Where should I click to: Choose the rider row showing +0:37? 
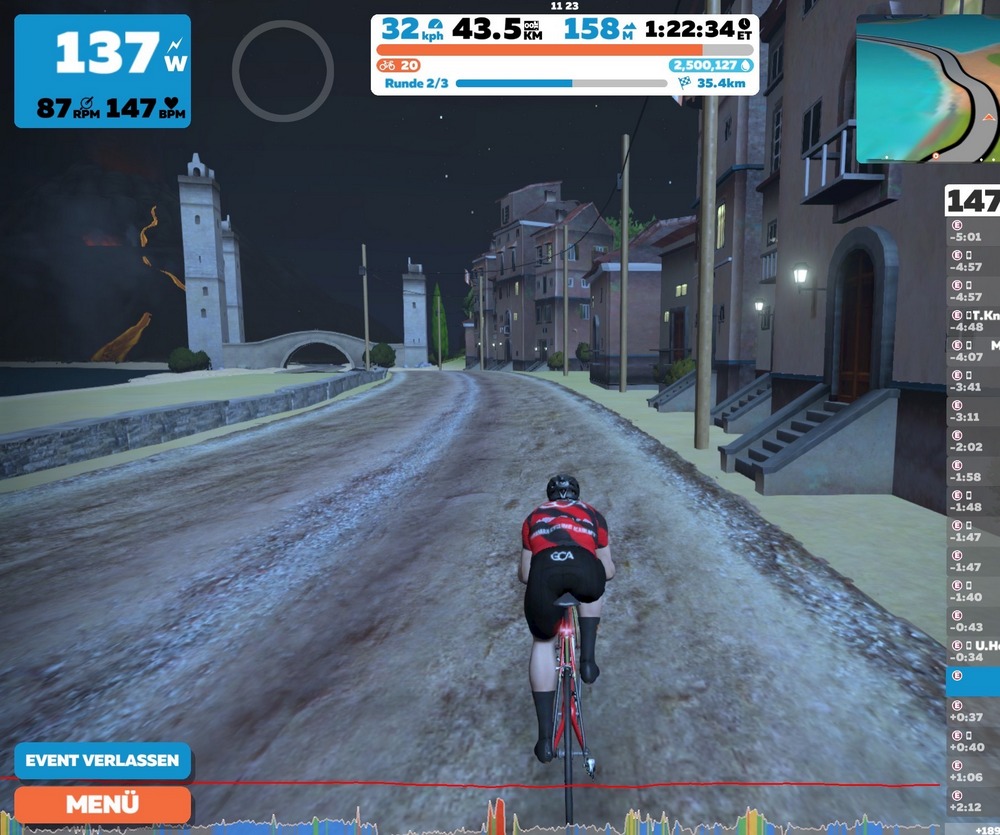pos(973,711)
